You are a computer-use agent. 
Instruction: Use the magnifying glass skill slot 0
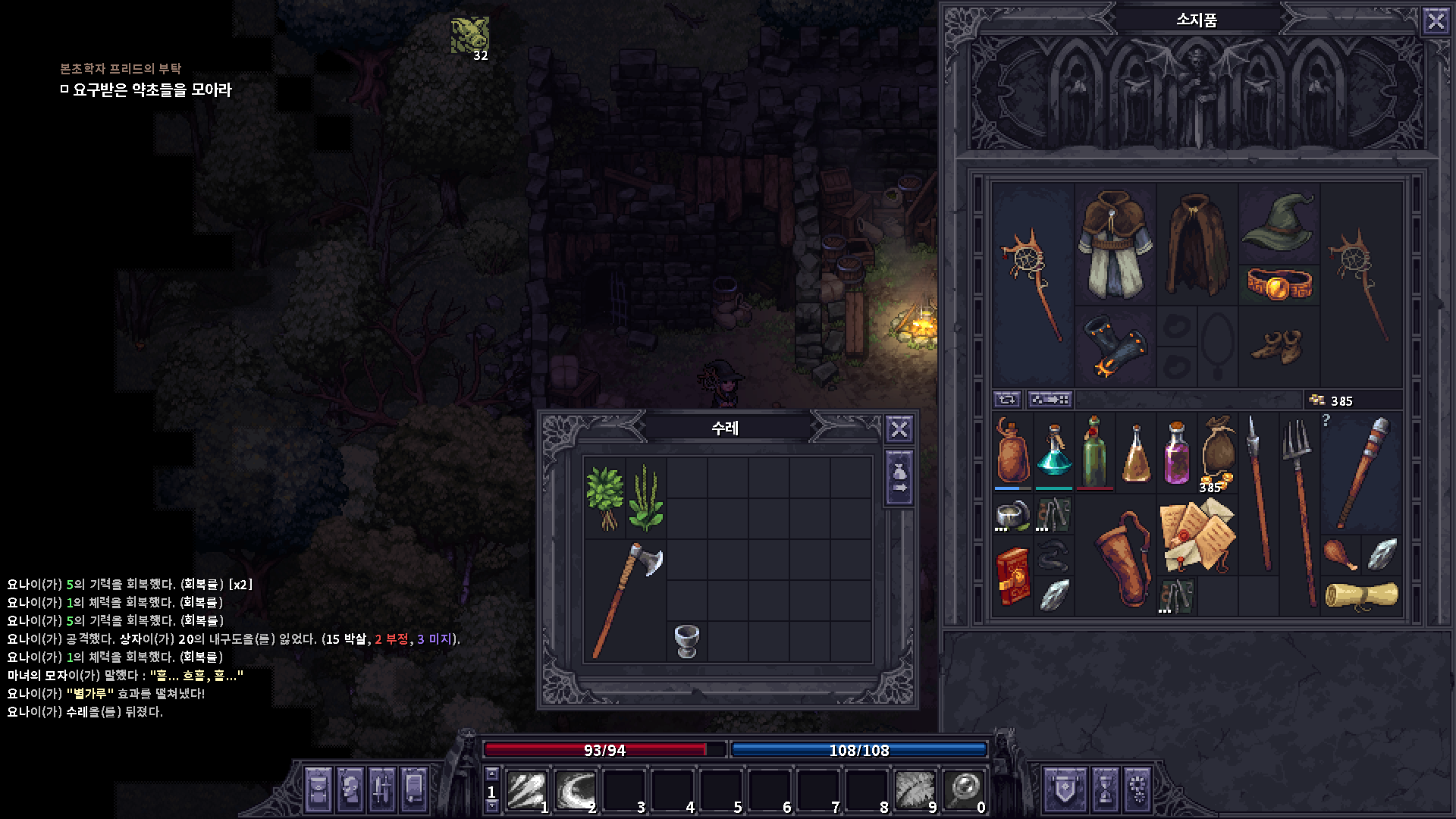pos(965,789)
